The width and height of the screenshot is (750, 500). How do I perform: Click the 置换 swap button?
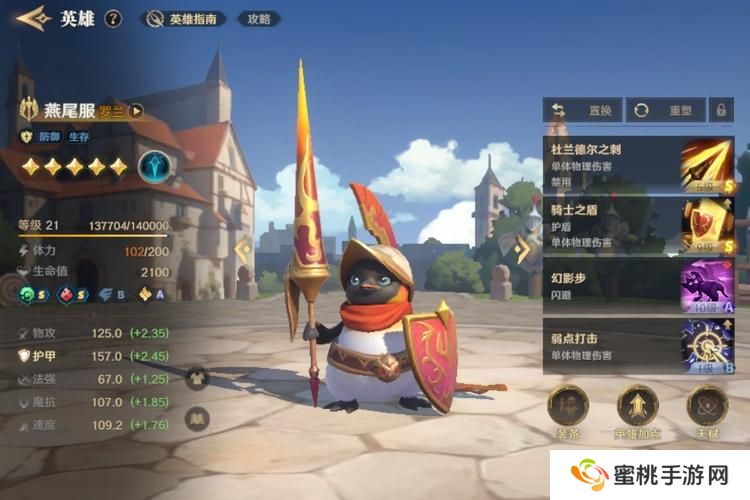point(580,110)
